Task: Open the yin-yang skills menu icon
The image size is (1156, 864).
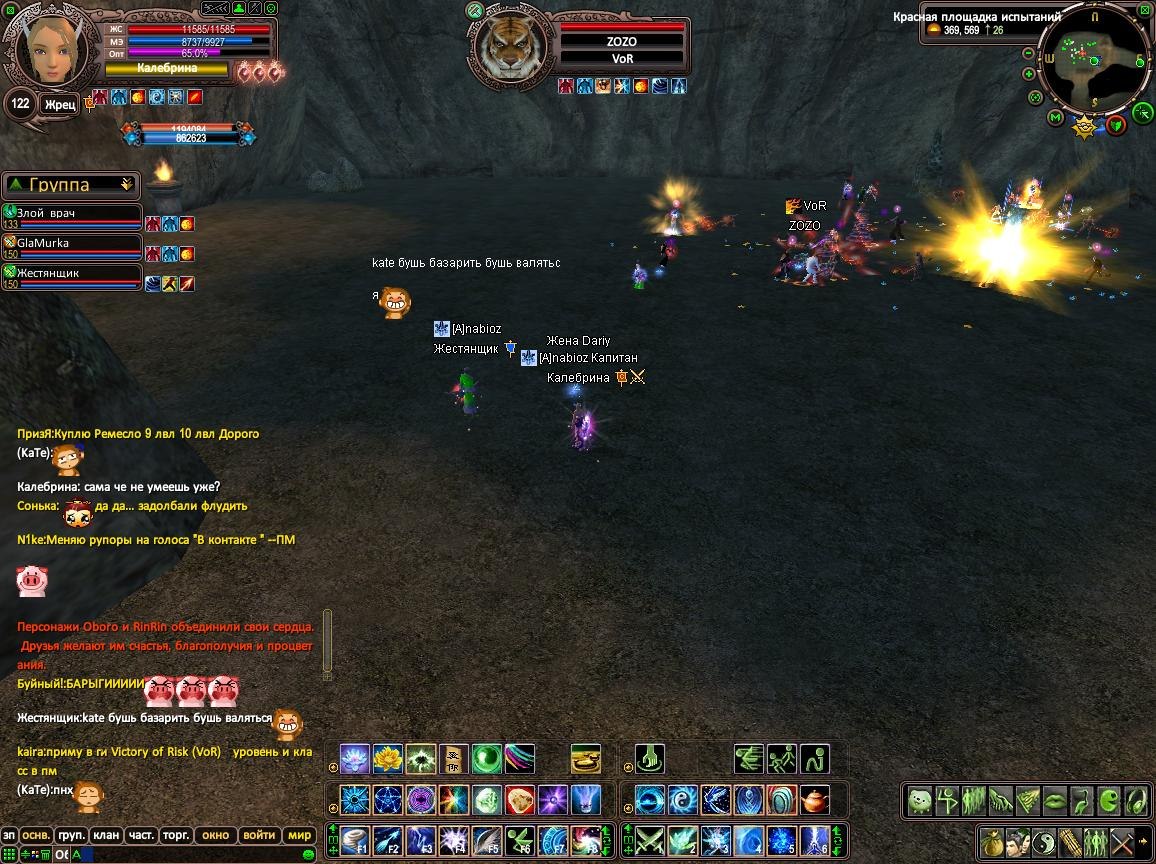Action: click(1043, 840)
